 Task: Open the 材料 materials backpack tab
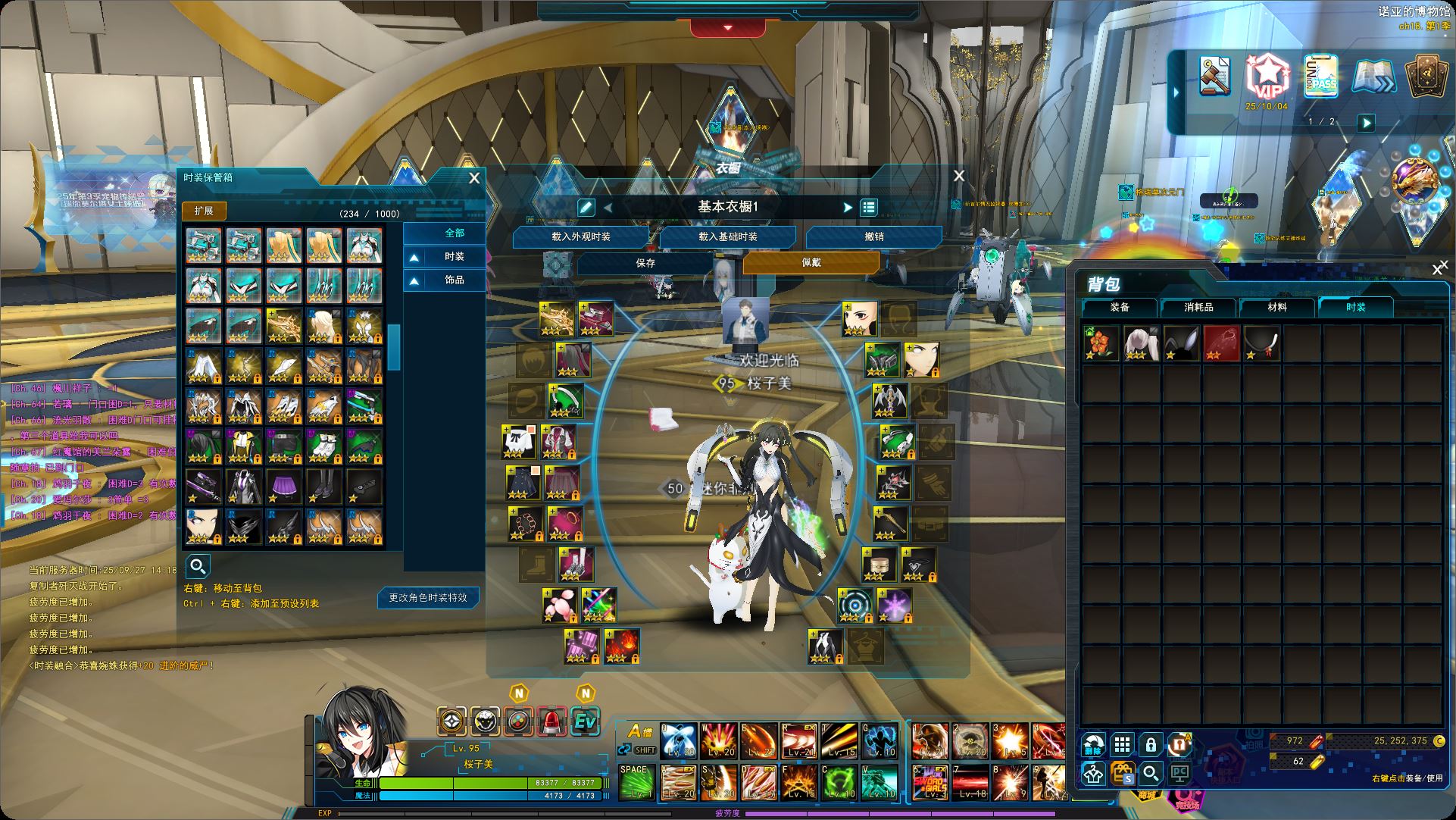tap(1277, 307)
